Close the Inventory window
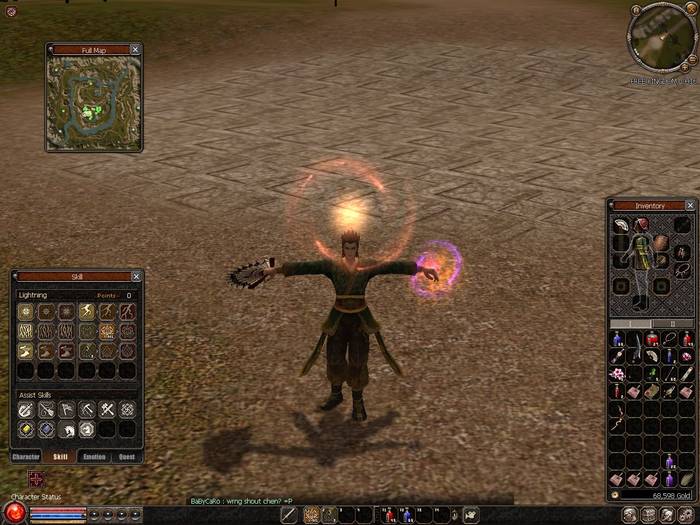The image size is (700, 525). [x=688, y=205]
